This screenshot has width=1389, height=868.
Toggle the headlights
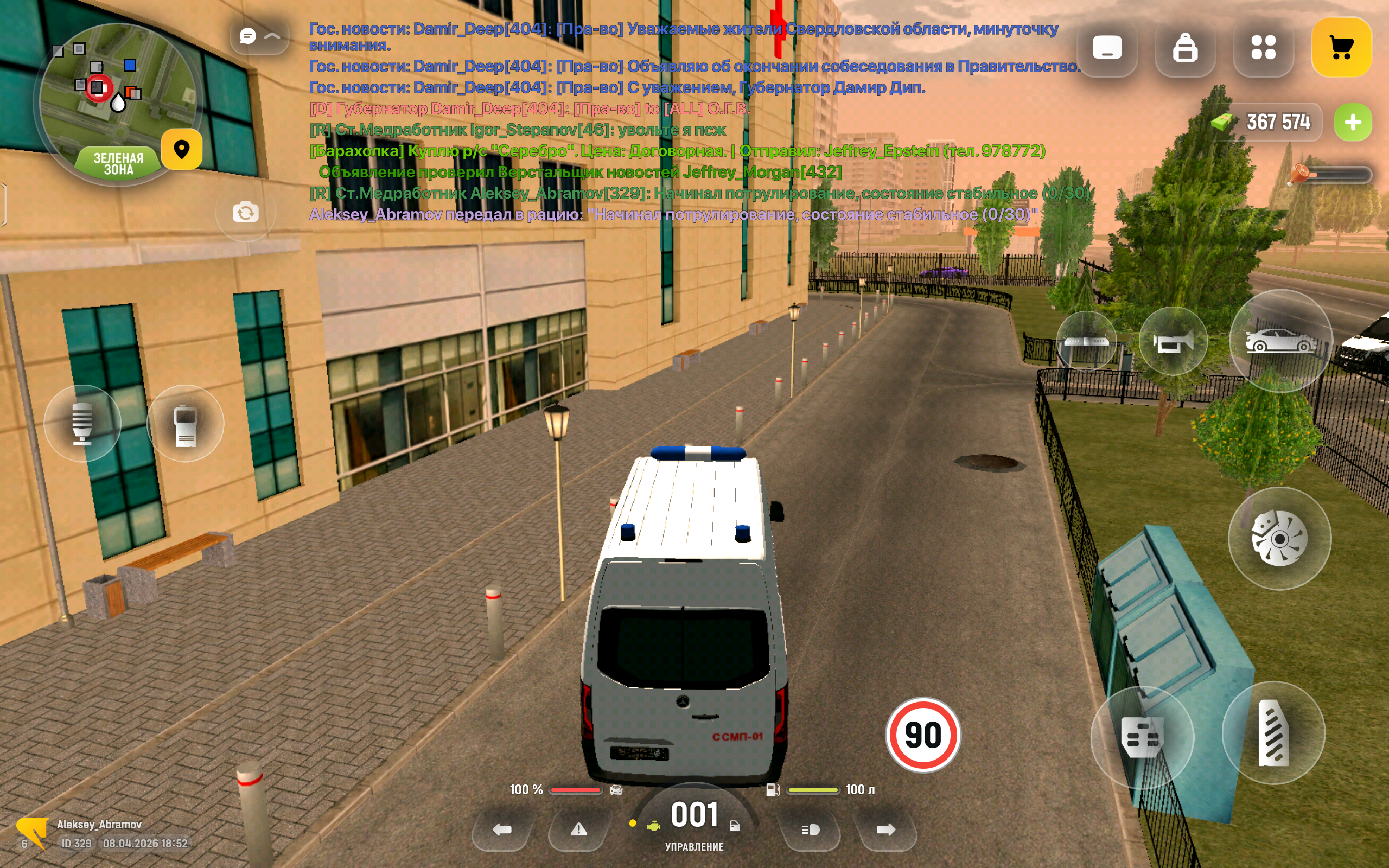[x=810, y=829]
